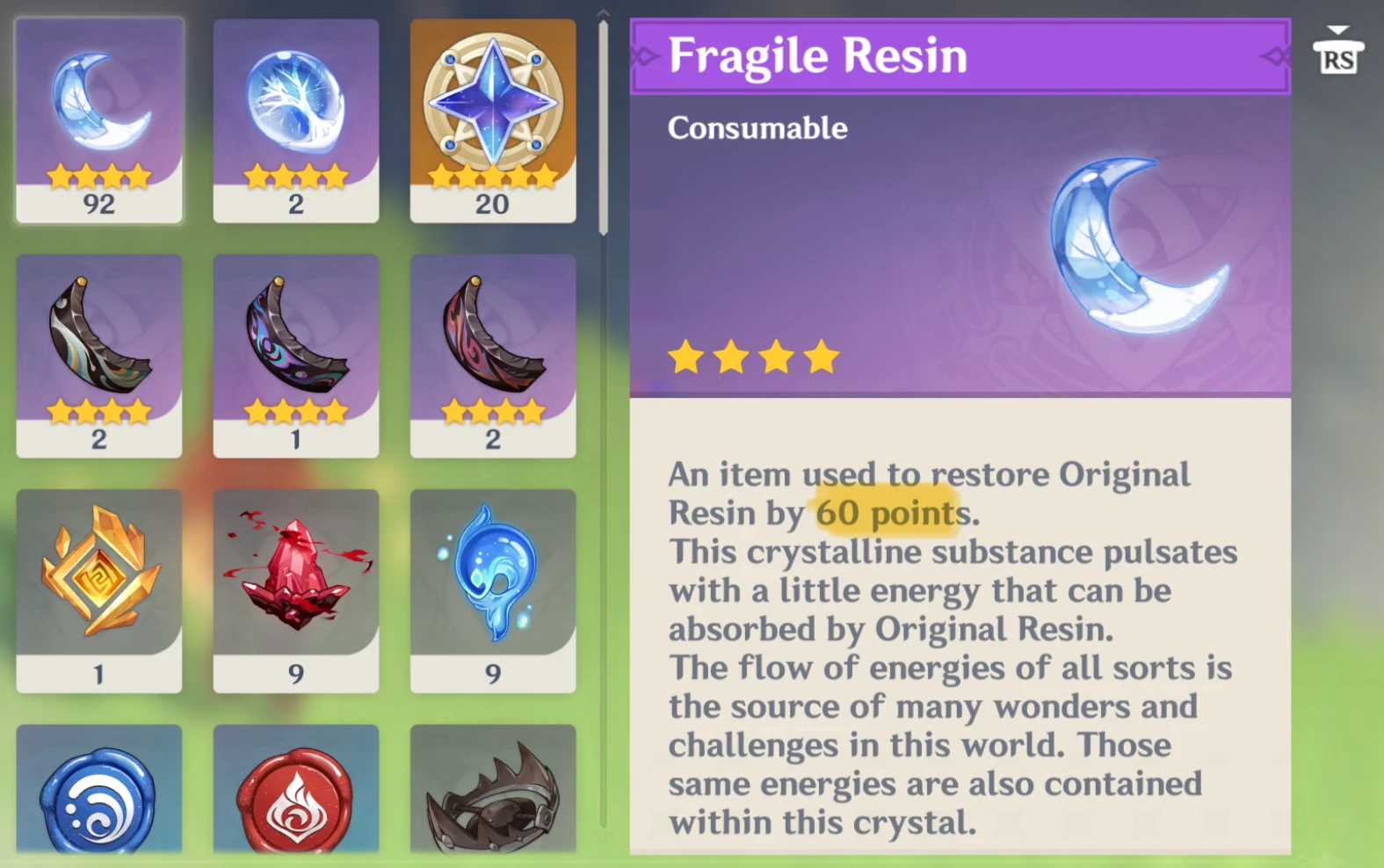Image resolution: width=1384 pixels, height=868 pixels.
Task: Select the horn material with red flame patterns
Action: click(494, 347)
